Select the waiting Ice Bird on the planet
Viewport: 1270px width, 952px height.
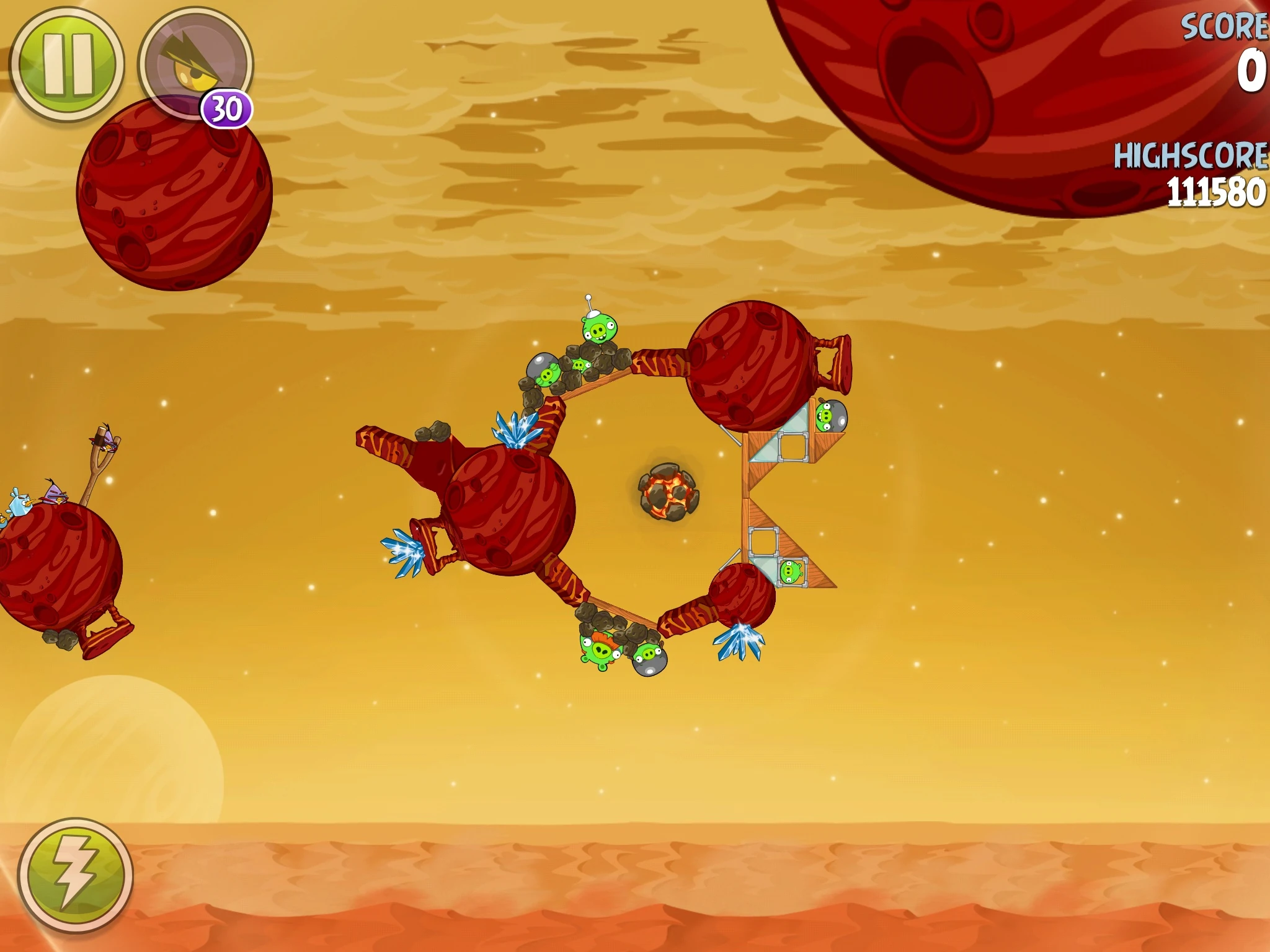20,503
